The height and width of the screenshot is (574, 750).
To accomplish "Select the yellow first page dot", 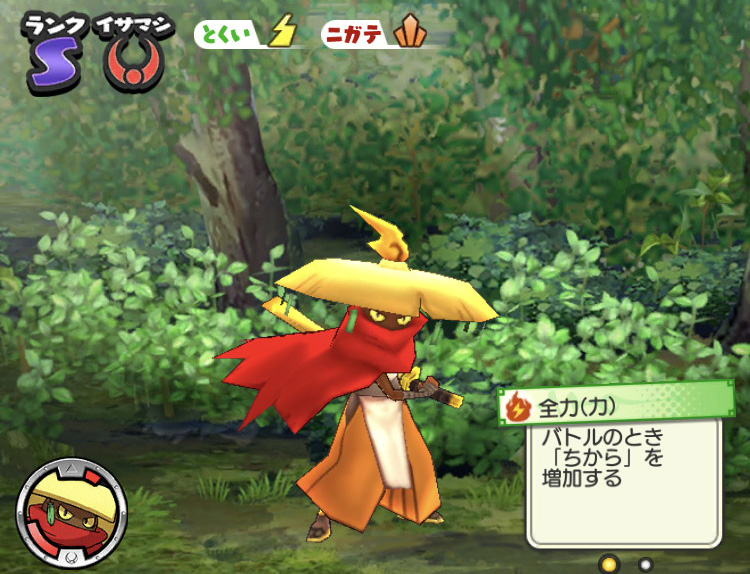I will [607, 564].
